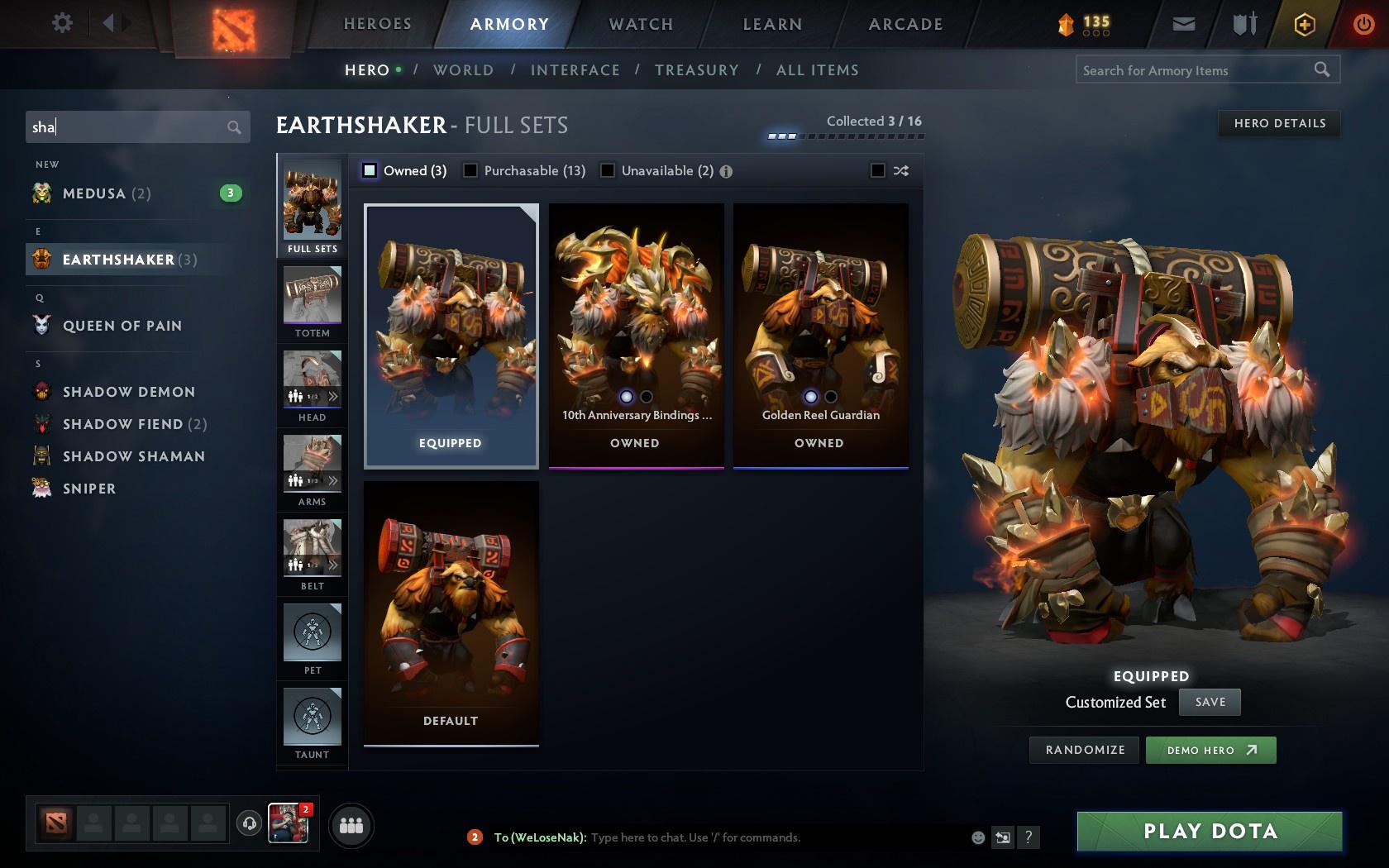Switch to the Treasury tab

pos(697,70)
